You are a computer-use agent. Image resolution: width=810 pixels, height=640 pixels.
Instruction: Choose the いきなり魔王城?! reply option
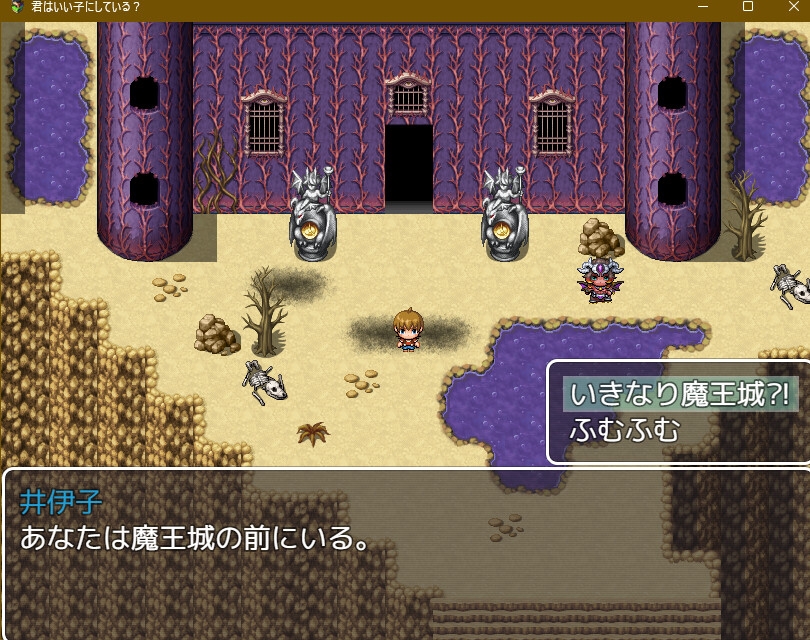click(x=680, y=393)
